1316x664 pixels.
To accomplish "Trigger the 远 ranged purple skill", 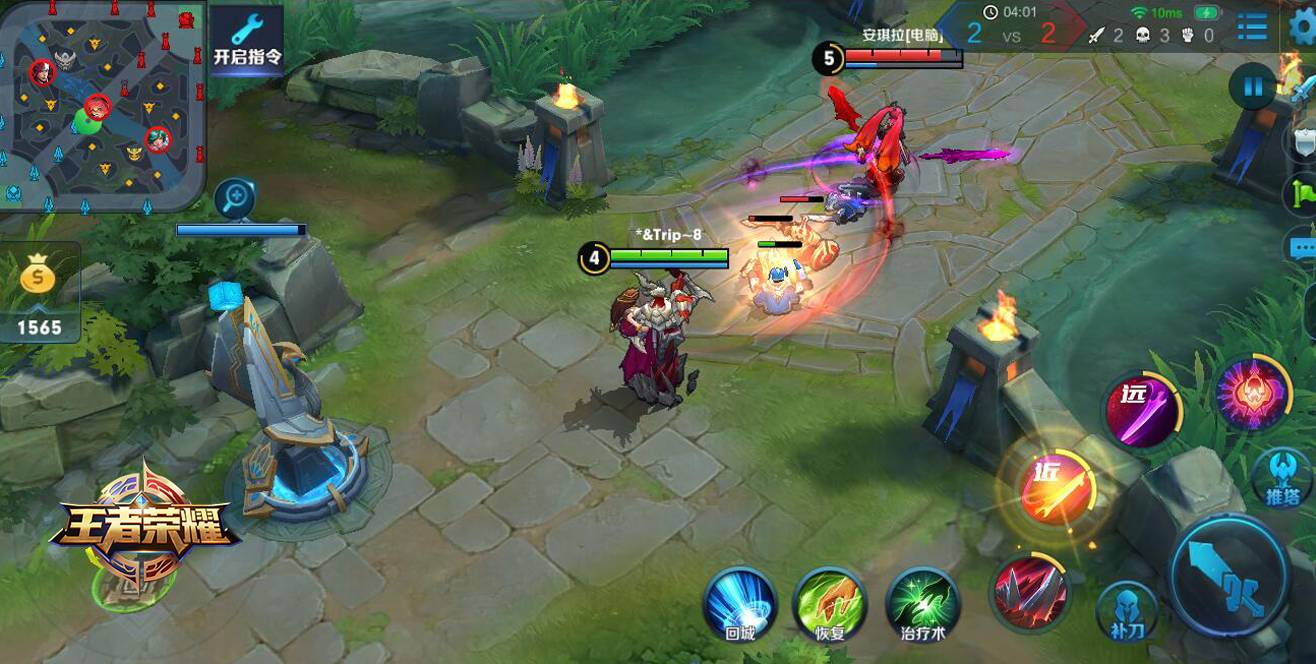I will pyautogui.click(x=1141, y=409).
